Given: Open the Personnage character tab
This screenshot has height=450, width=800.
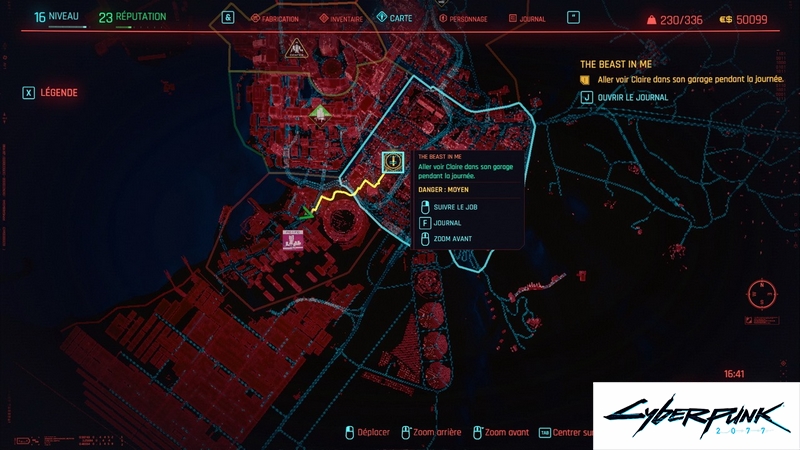Looking at the screenshot, I should pos(462,18).
